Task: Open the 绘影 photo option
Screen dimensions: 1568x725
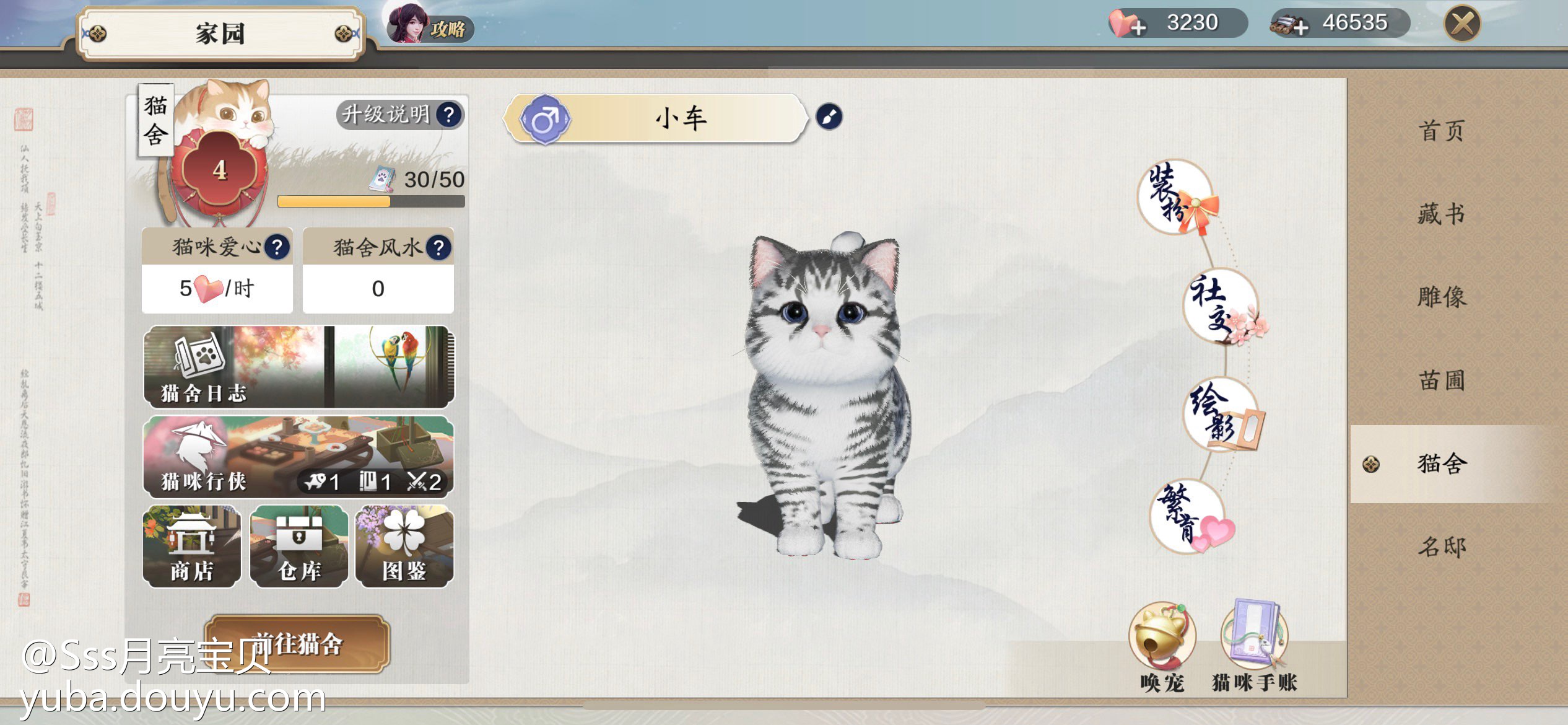Action: [x=1221, y=414]
